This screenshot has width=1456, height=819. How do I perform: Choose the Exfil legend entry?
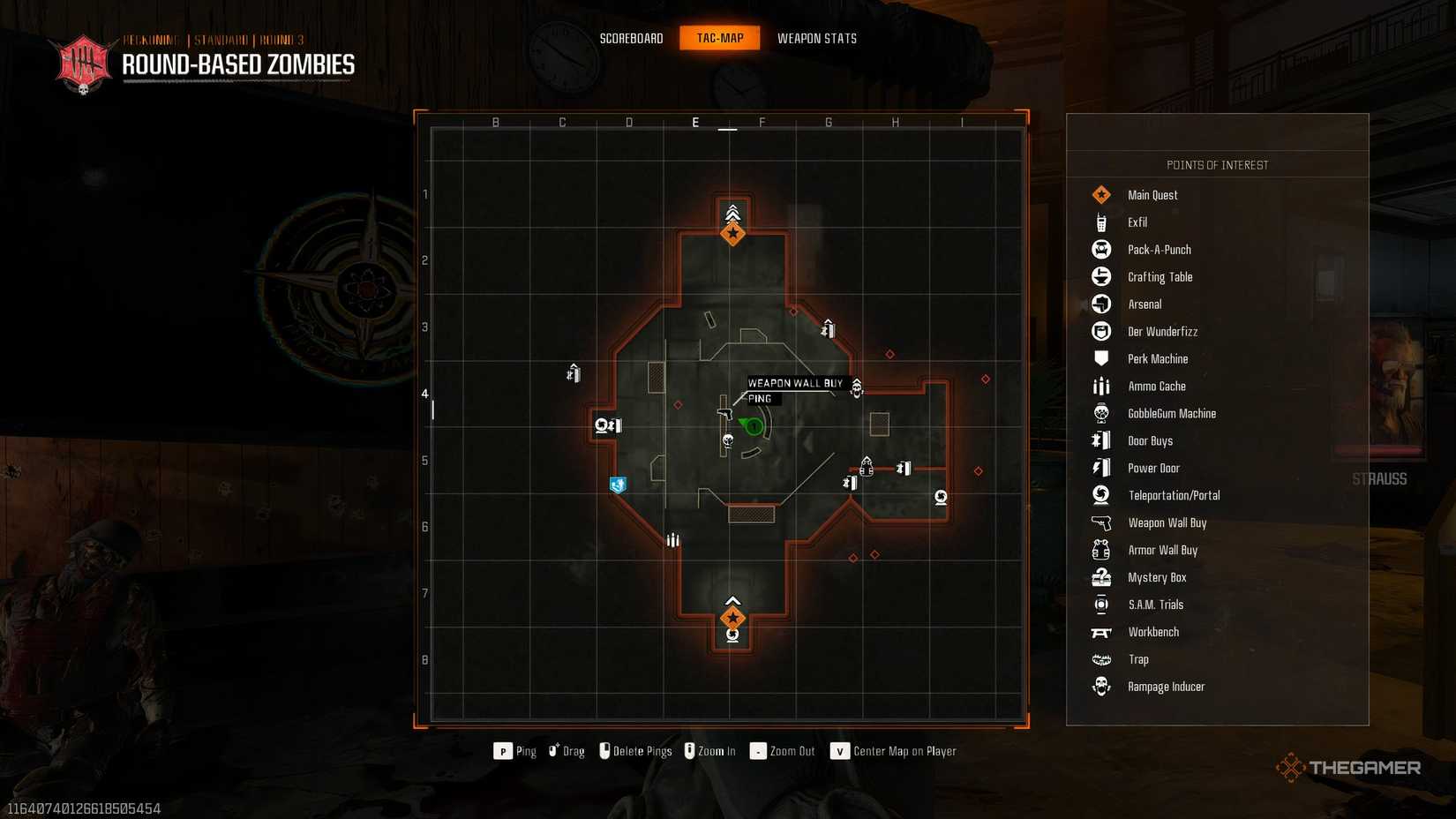1137,222
